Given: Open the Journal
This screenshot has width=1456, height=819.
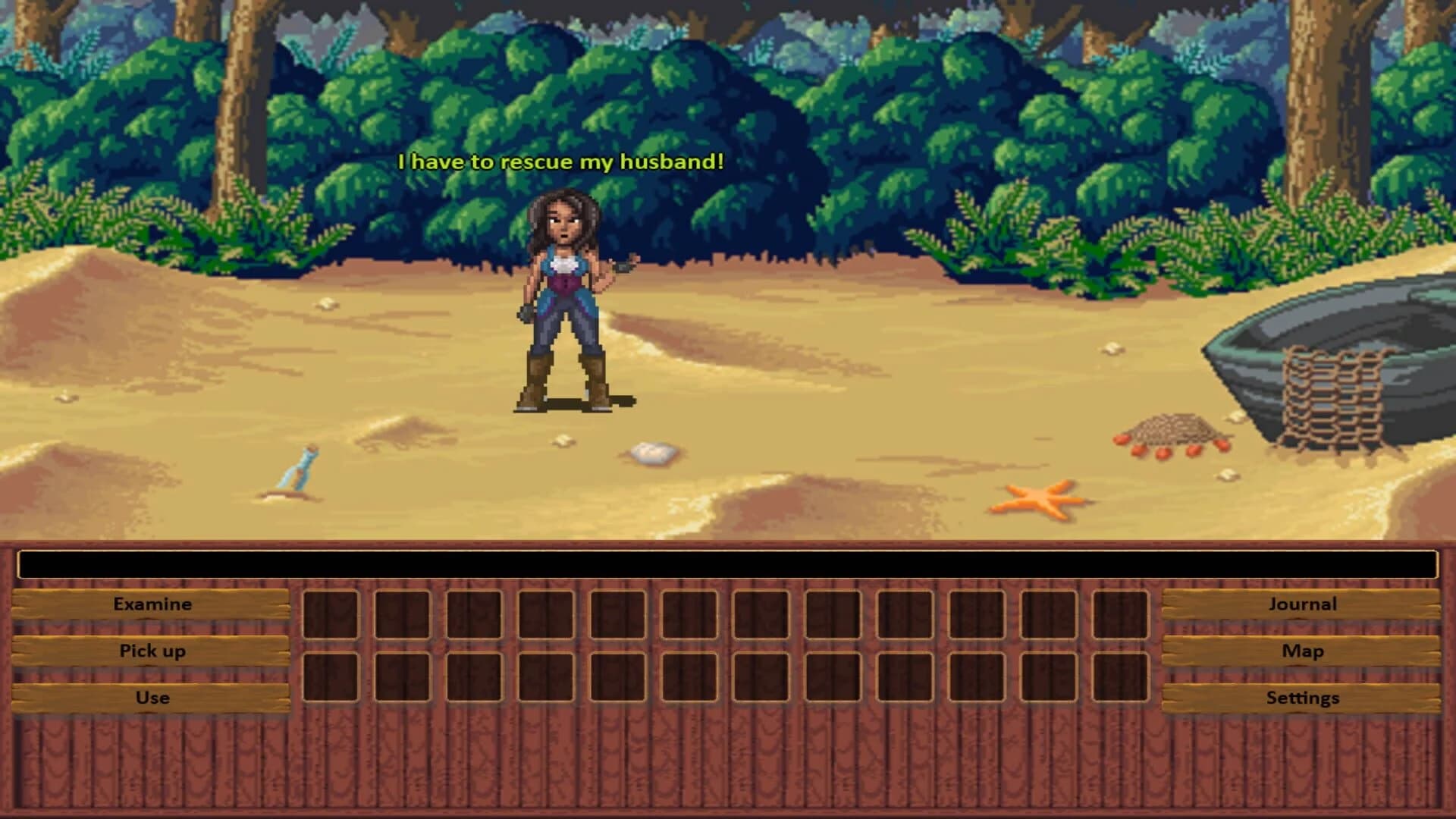Looking at the screenshot, I should [1303, 604].
